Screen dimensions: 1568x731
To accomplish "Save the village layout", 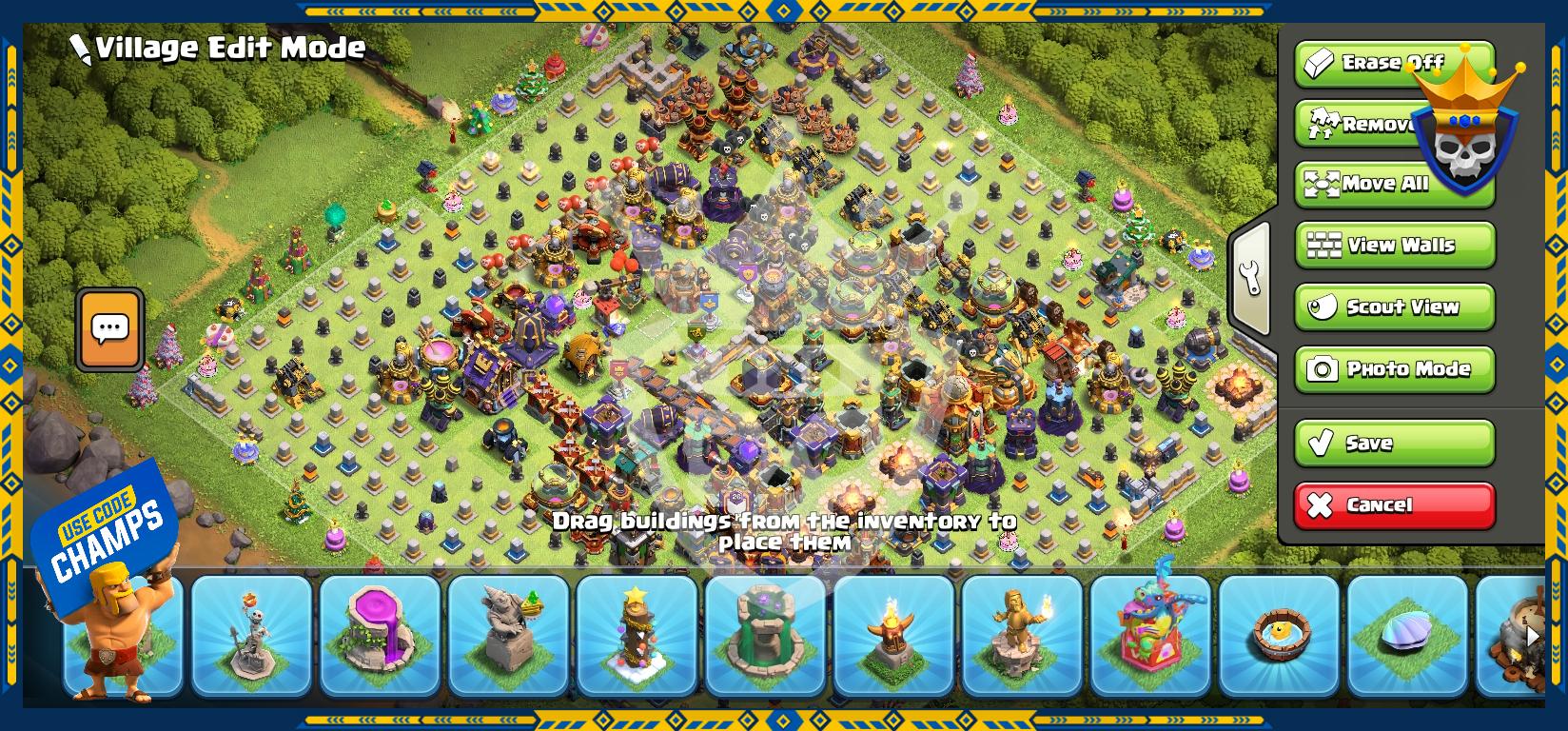I will [1395, 443].
